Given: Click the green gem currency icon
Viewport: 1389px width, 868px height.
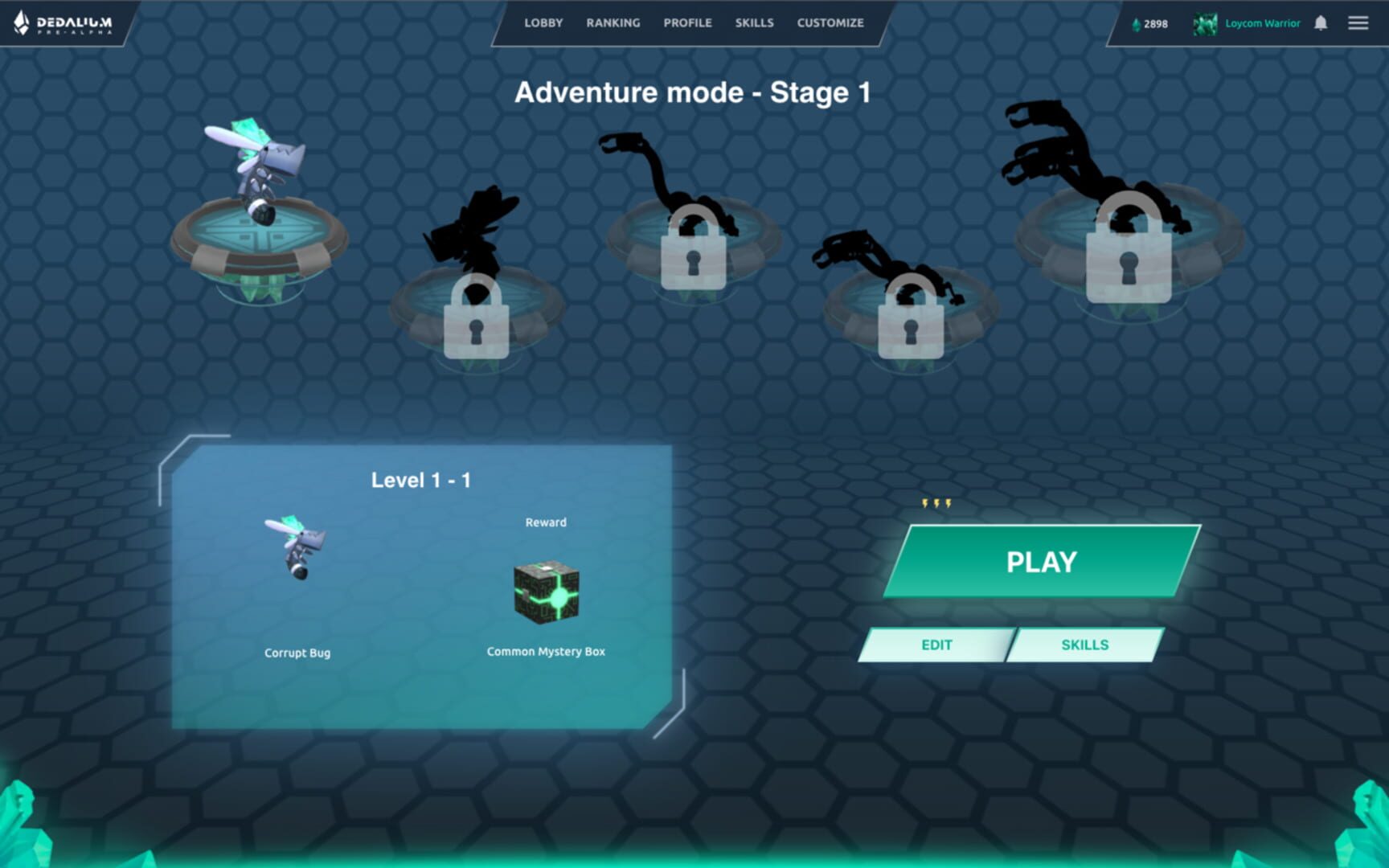Looking at the screenshot, I should tap(1137, 23).
